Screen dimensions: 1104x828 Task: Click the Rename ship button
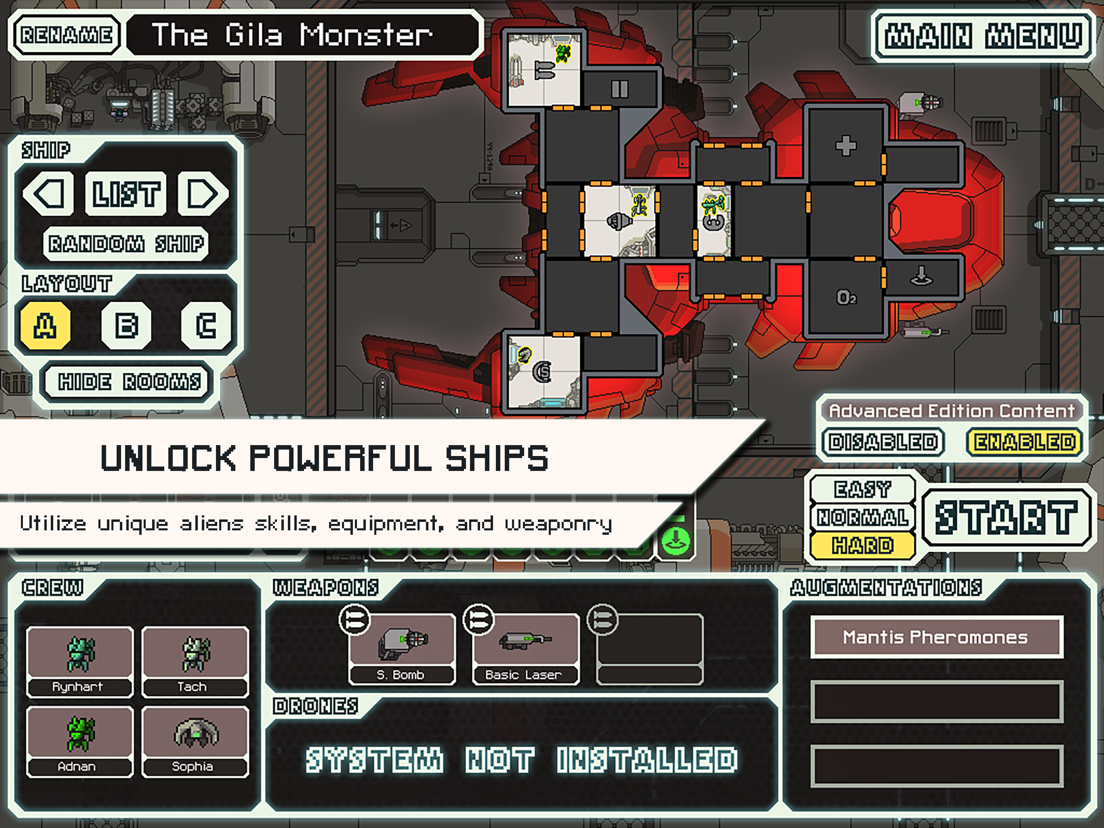(65, 36)
